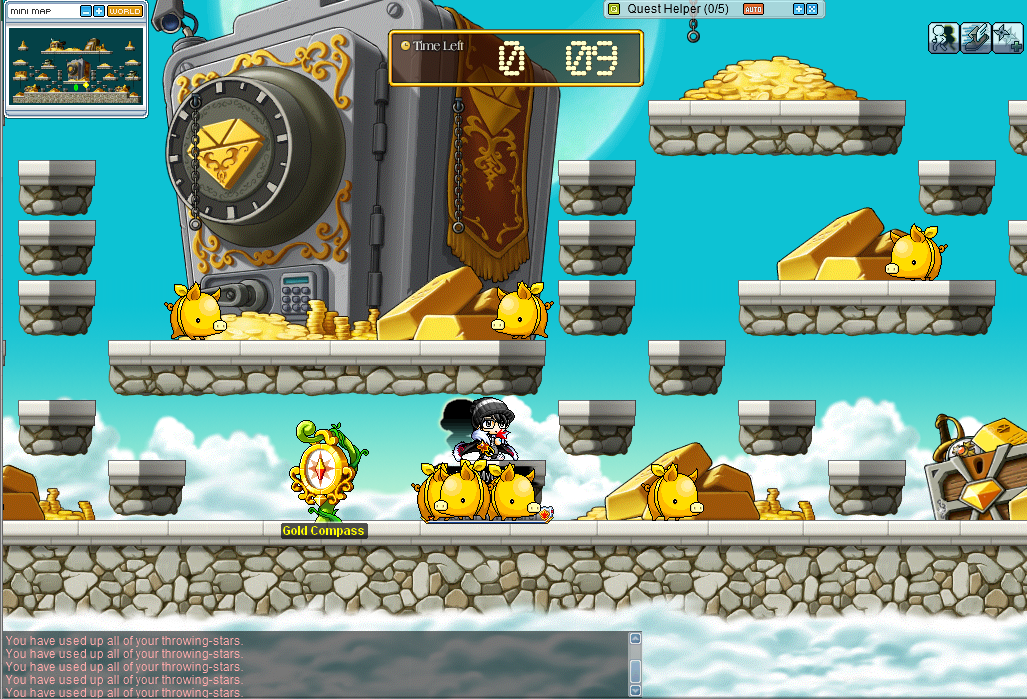Select the winged boot haste buff icon

976,37
